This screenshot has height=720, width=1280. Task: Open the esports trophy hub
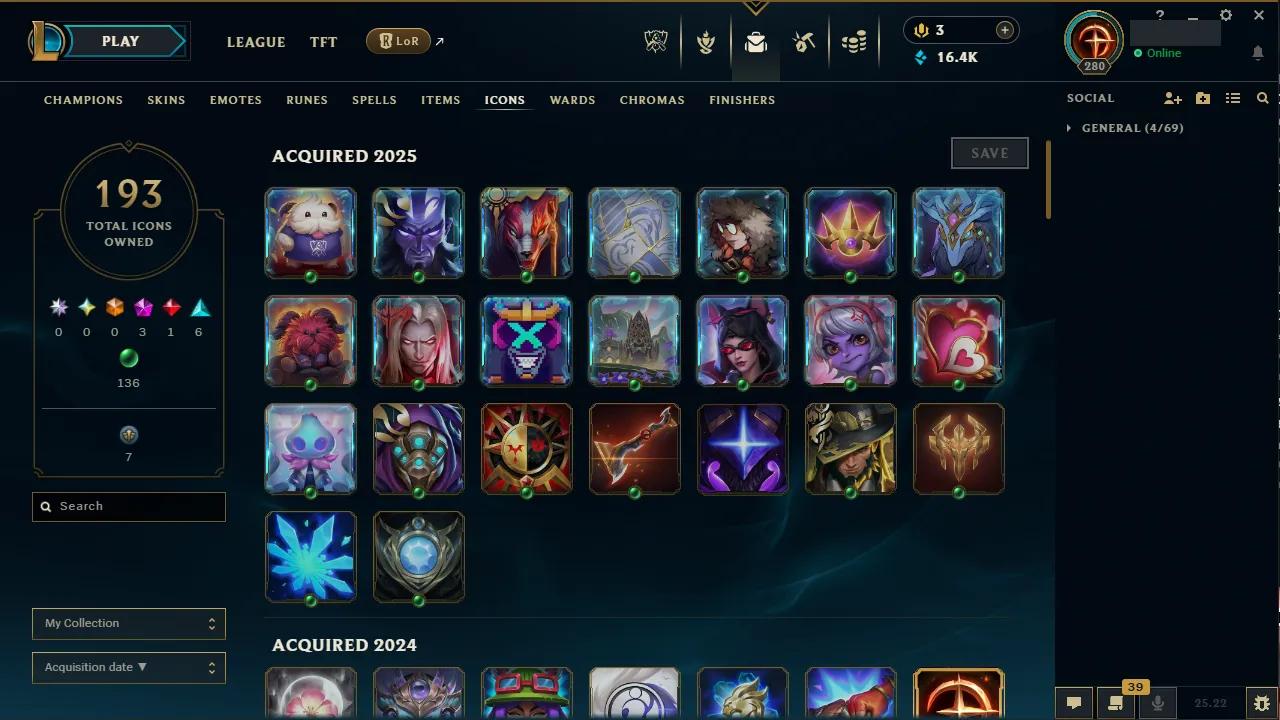655,42
